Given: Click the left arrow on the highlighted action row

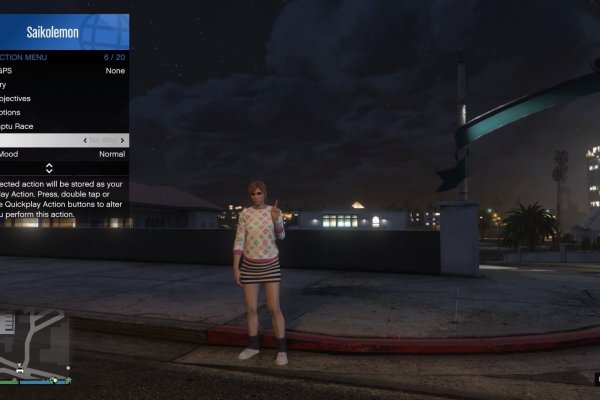Looking at the screenshot, I should 86,141.
